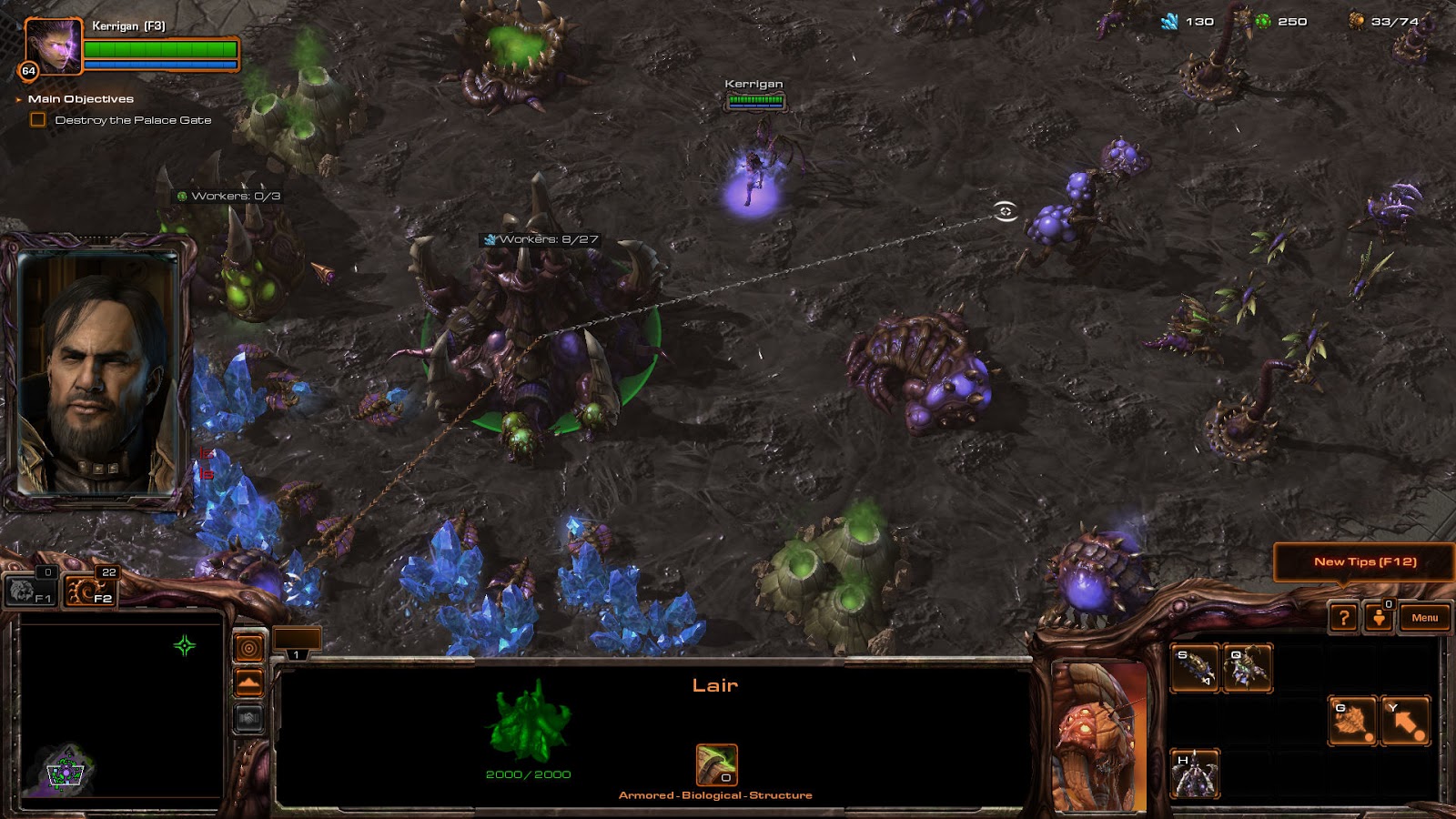Spawn a Queen from the Lair
This screenshot has width=1456, height=819.
pyautogui.click(x=1247, y=669)
